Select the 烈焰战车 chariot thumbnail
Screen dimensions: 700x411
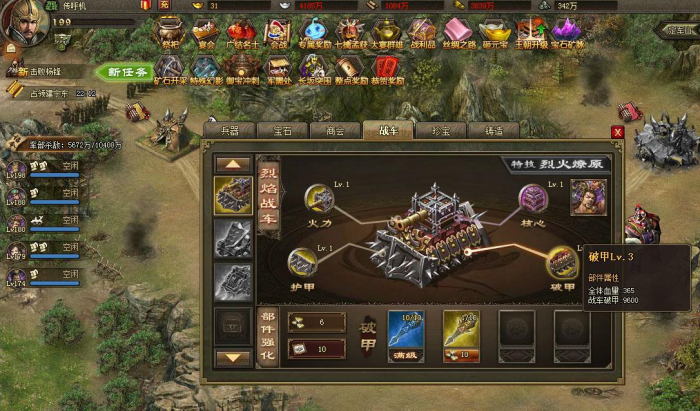click(x=233, y=196)
